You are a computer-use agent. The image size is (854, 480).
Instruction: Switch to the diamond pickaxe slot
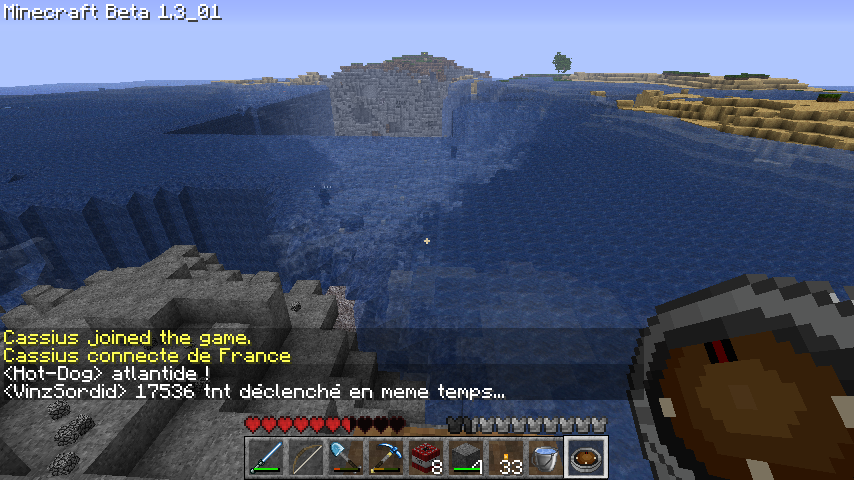[386, 459]
